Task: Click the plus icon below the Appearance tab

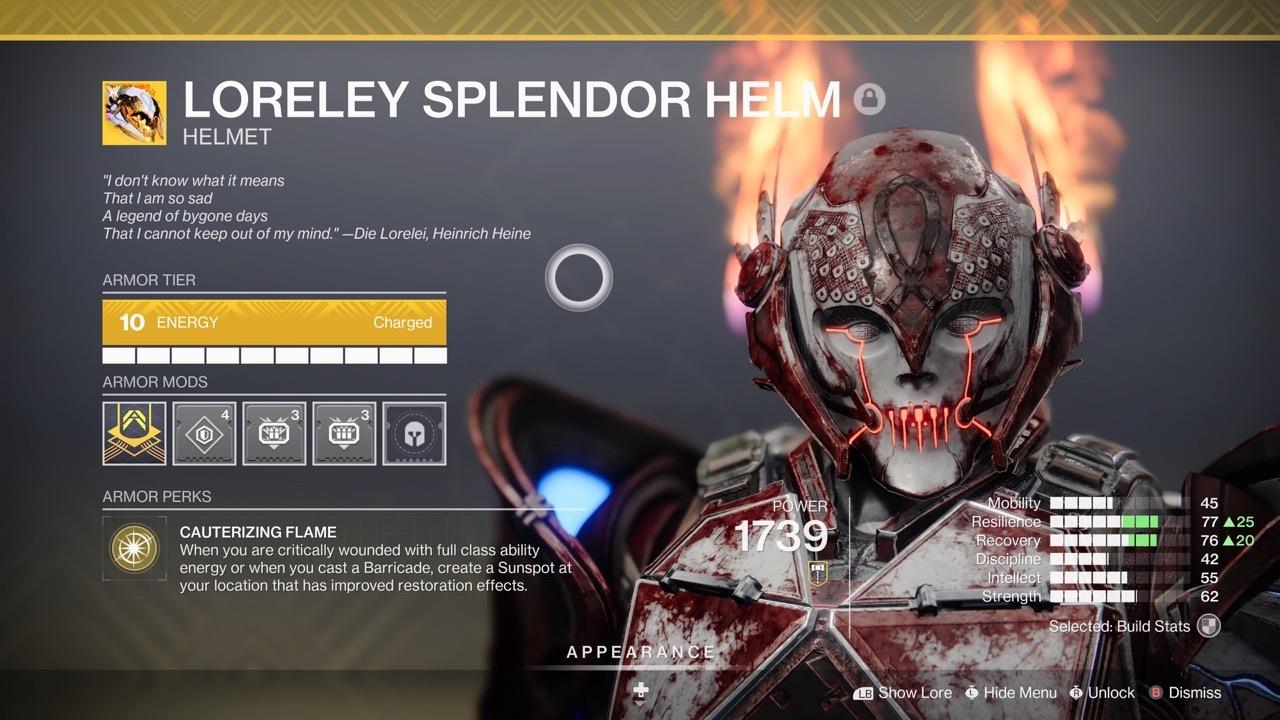Action: (640, 689)
